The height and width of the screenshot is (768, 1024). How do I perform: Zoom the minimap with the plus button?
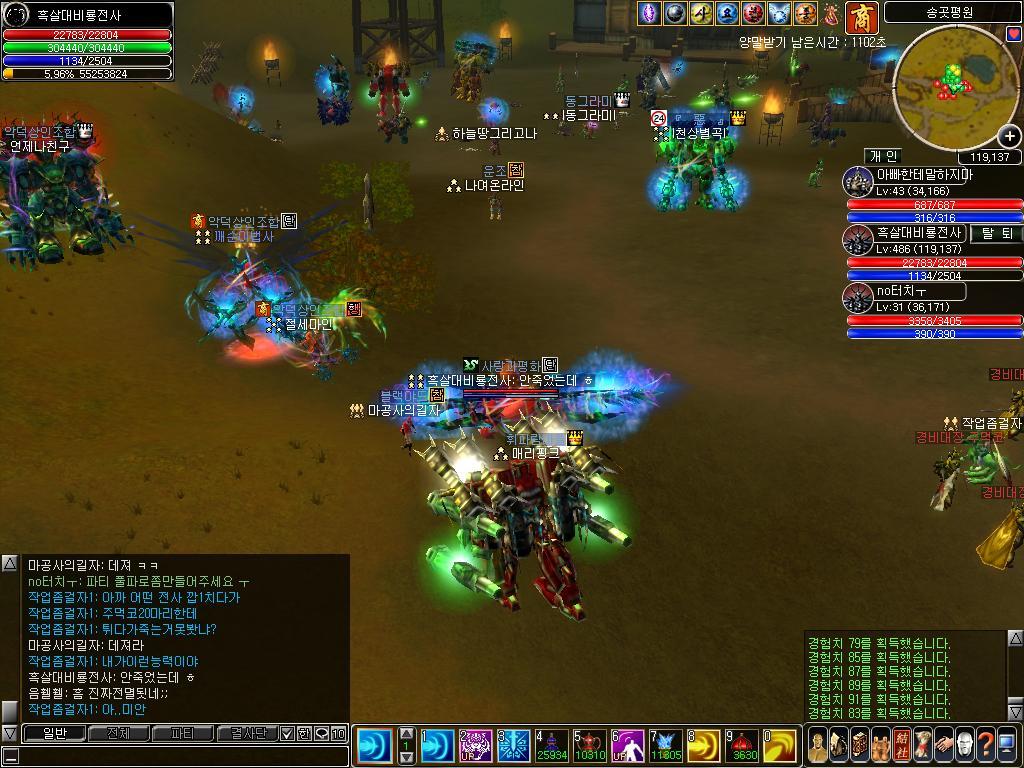coord(1010,136)
